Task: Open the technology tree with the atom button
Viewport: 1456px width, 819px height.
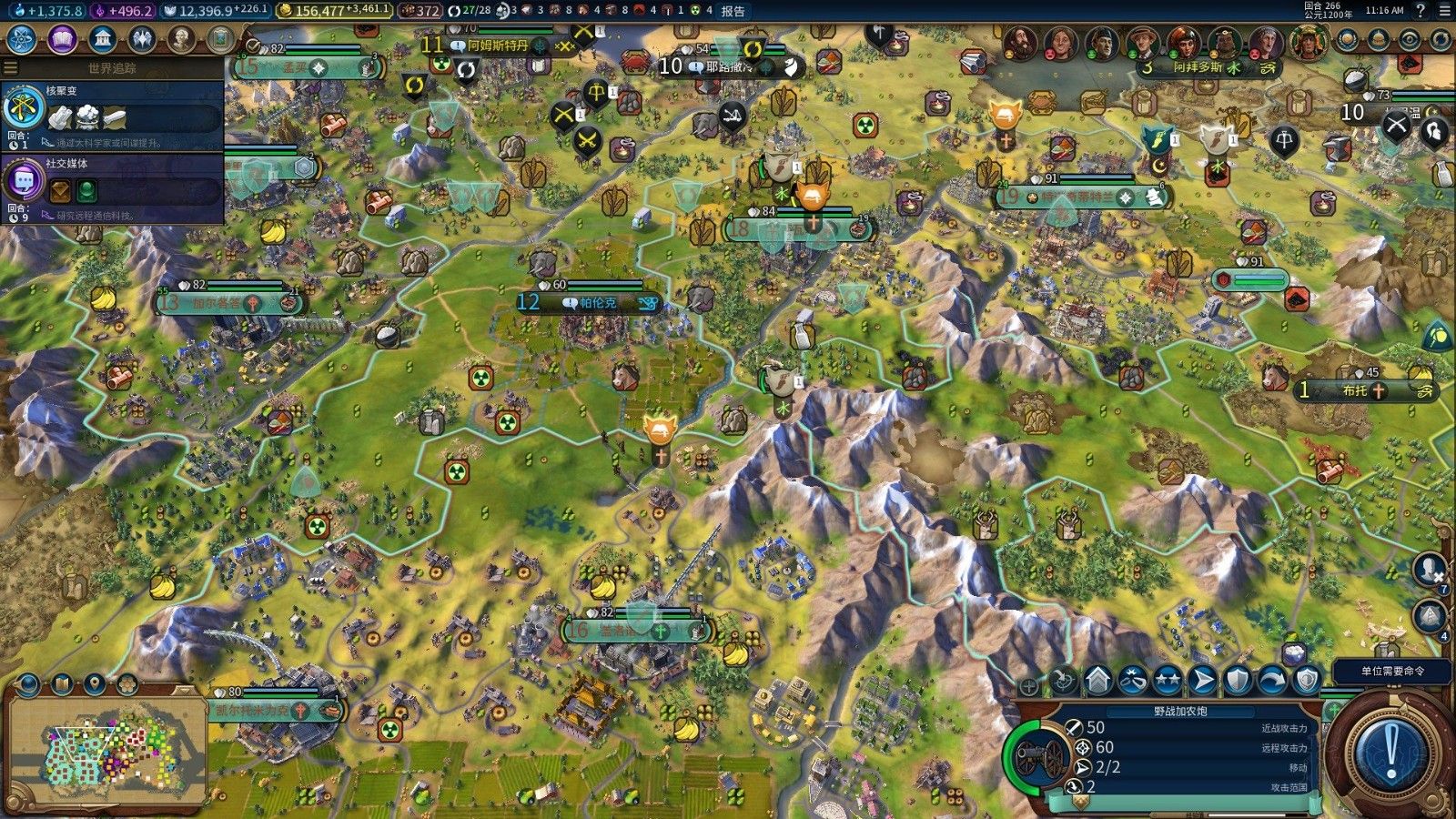Action: click(21, 39)
